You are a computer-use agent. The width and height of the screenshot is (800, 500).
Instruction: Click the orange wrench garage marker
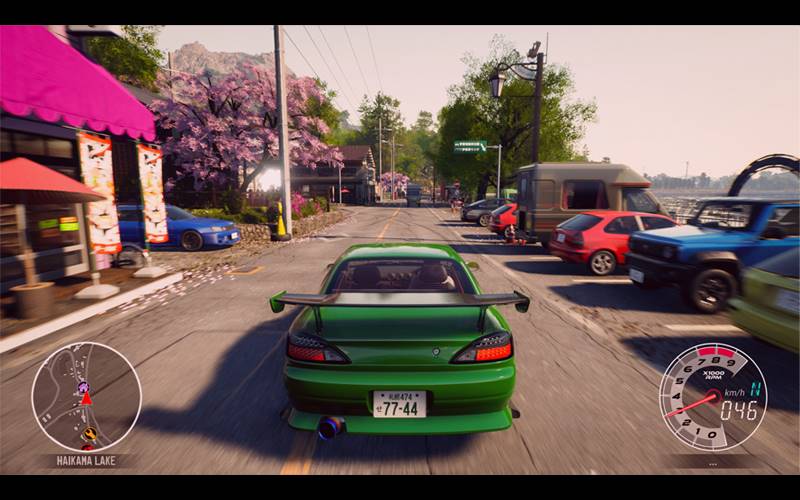pyautogui.click(x=89, y=434)
